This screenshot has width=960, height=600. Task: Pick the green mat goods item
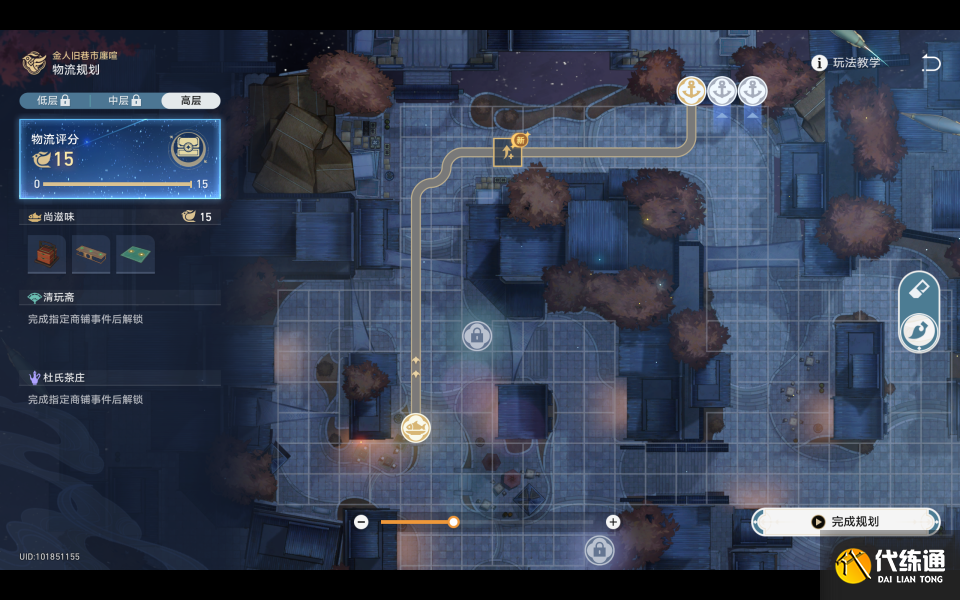pos(135,255)
